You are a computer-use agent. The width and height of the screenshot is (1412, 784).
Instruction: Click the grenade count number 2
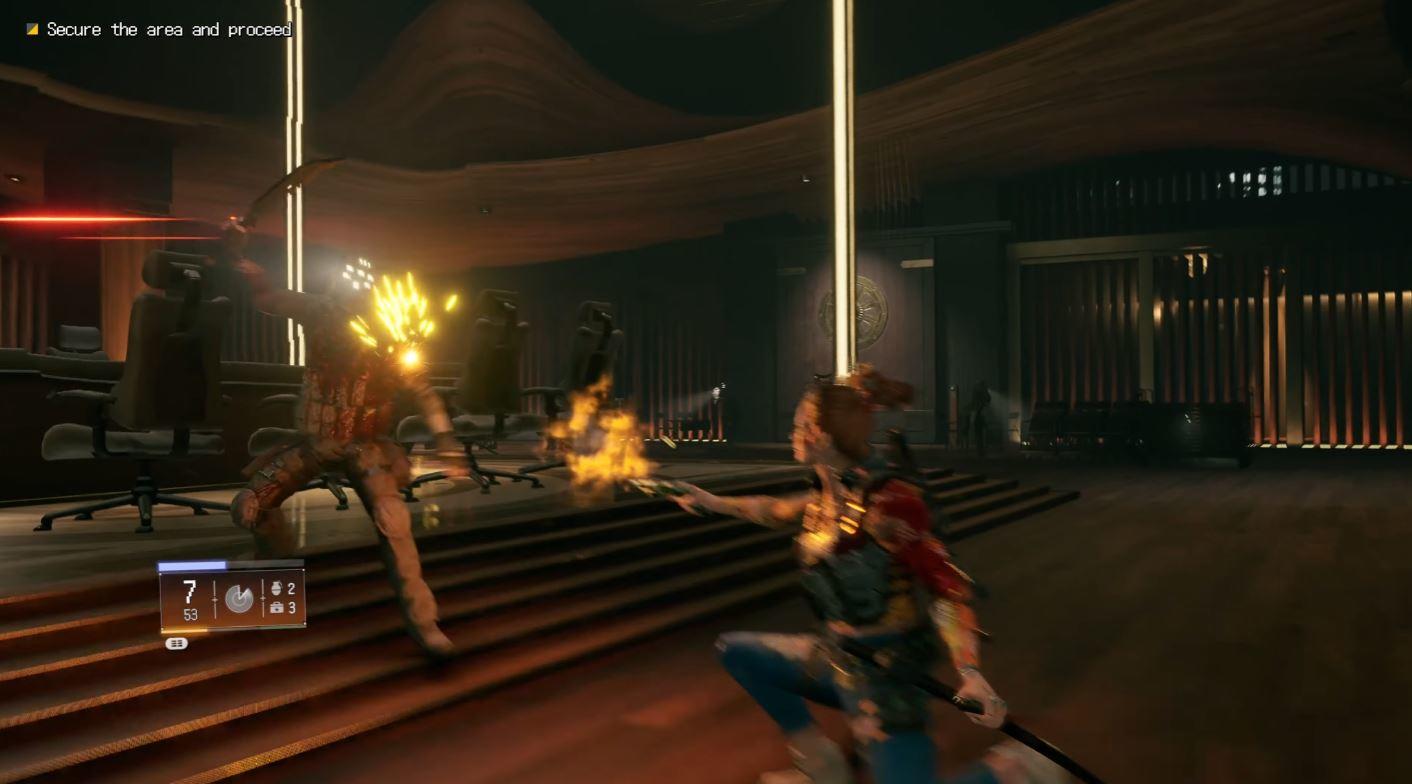pos(291,590)
